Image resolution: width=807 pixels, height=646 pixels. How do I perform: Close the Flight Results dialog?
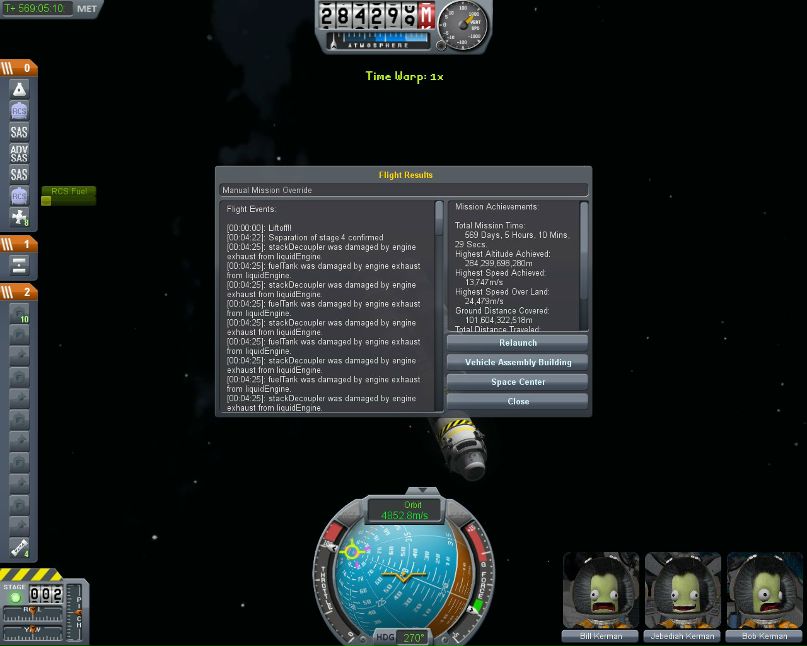click(x=517, y=401)
